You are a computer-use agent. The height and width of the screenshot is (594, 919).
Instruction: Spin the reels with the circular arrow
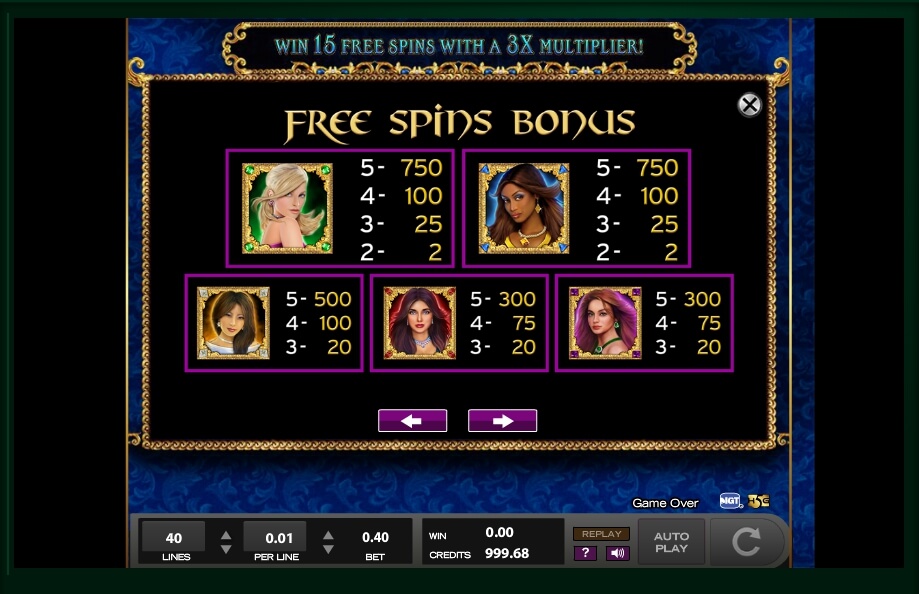tap(746, 542)
